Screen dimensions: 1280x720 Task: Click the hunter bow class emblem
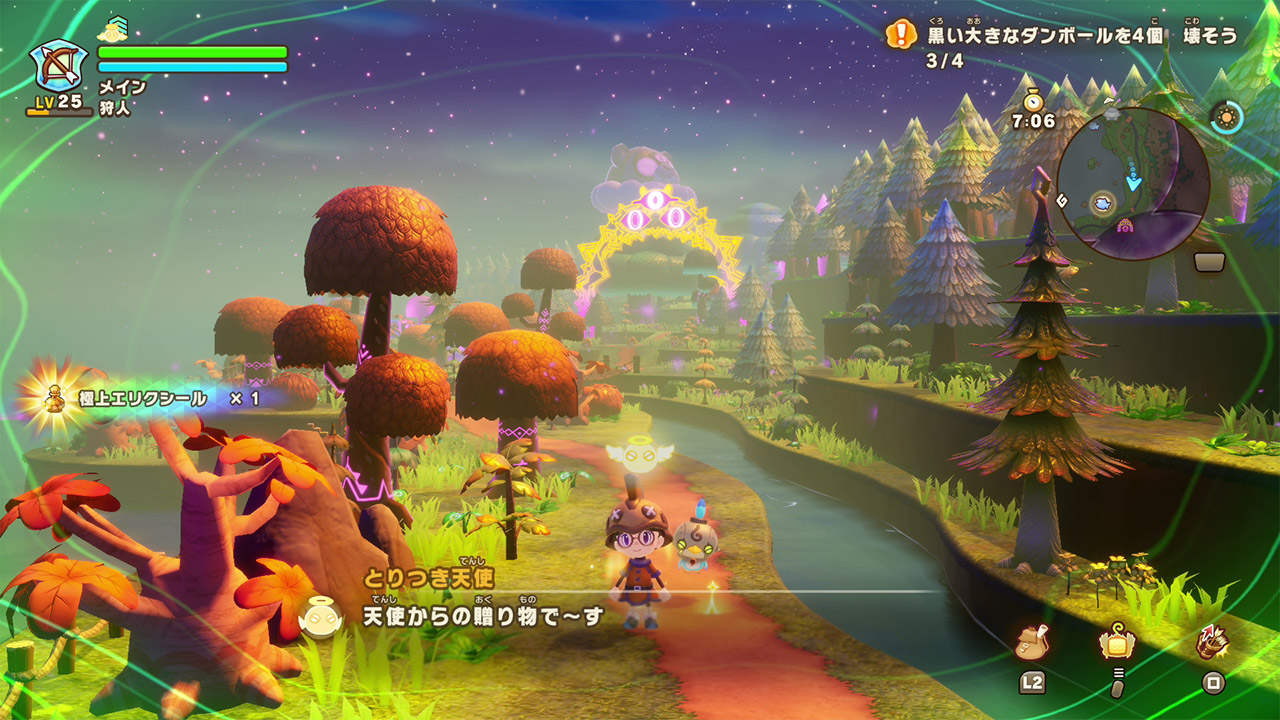tap(58, 68)
